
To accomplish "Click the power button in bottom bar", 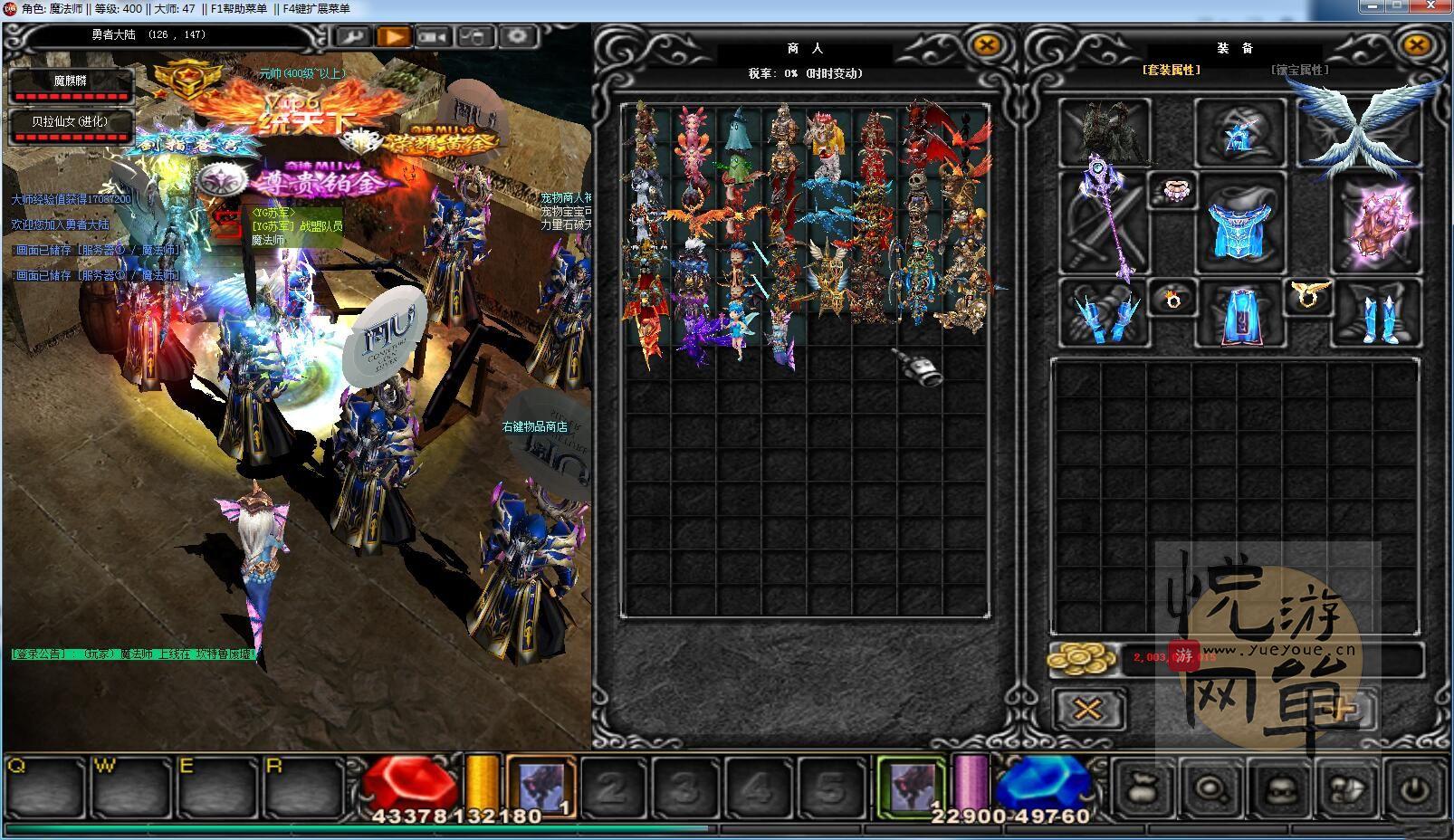I will [x=1416, y=788].
